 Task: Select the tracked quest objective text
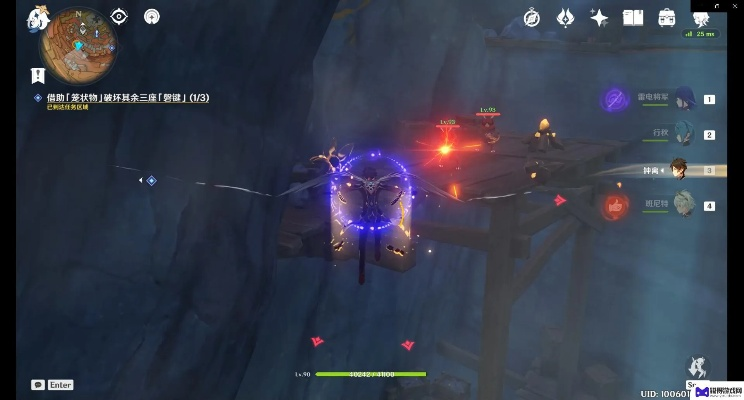pyautogui.click(x=127, y=97)
